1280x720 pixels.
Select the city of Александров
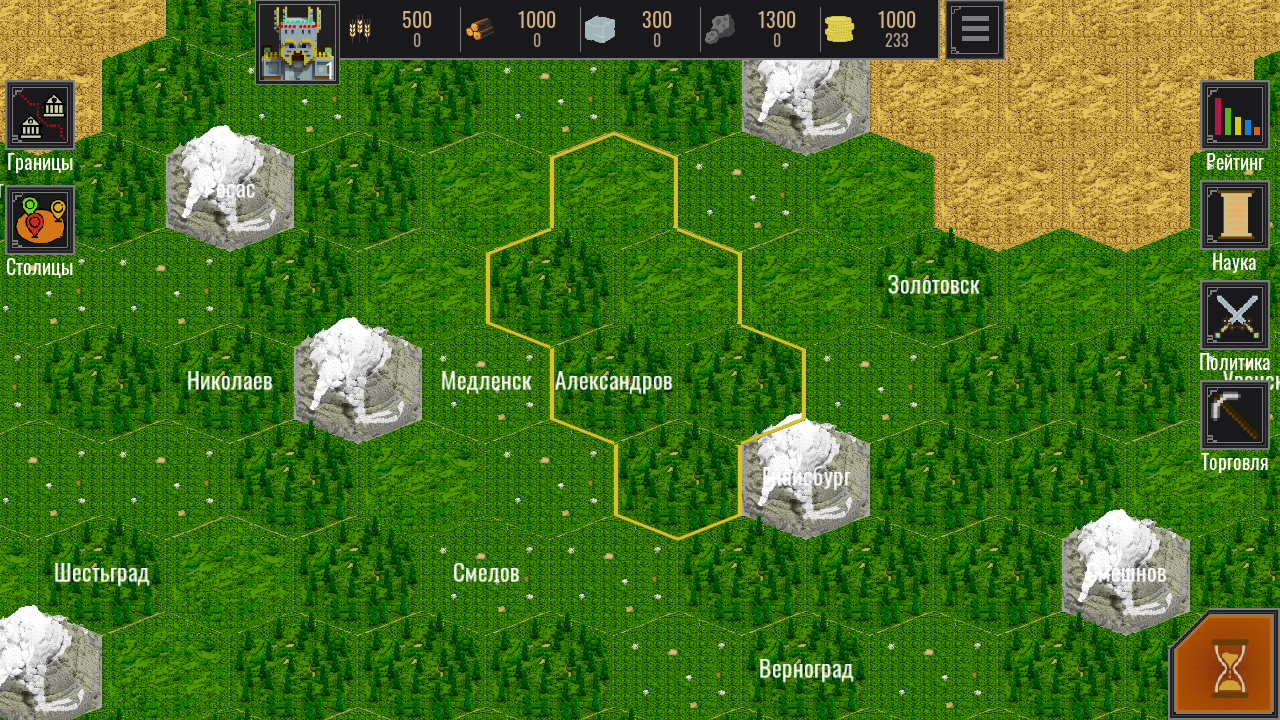(617, 381)
